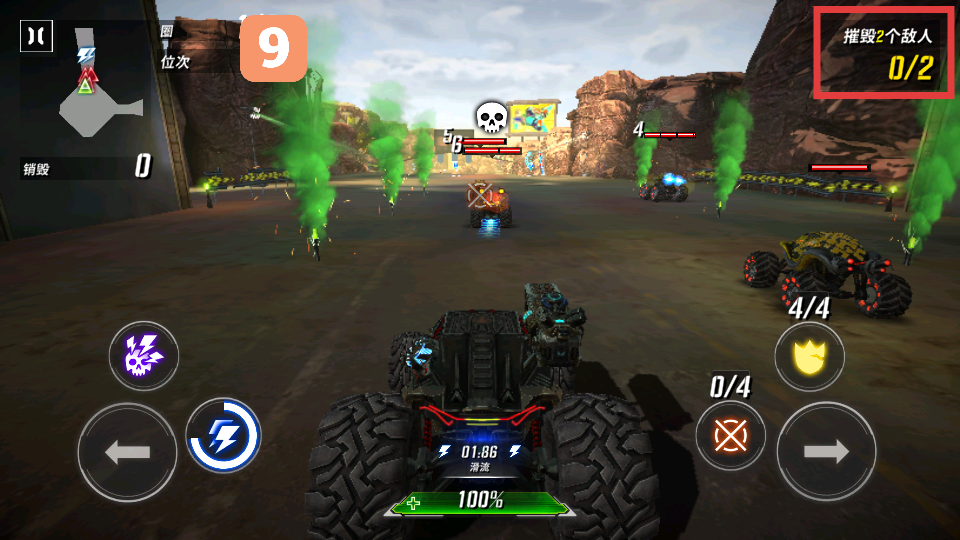Activate the blue lightning nitro boost
Screen dimensions: 960x540
(x=223, y=435)
